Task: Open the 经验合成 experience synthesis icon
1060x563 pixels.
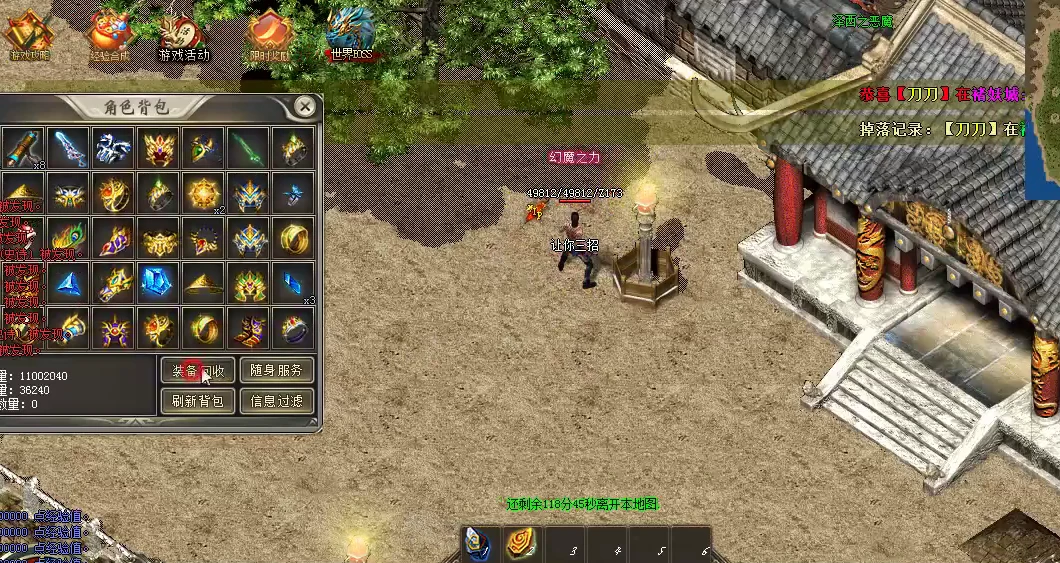Action: pos(109,35)
